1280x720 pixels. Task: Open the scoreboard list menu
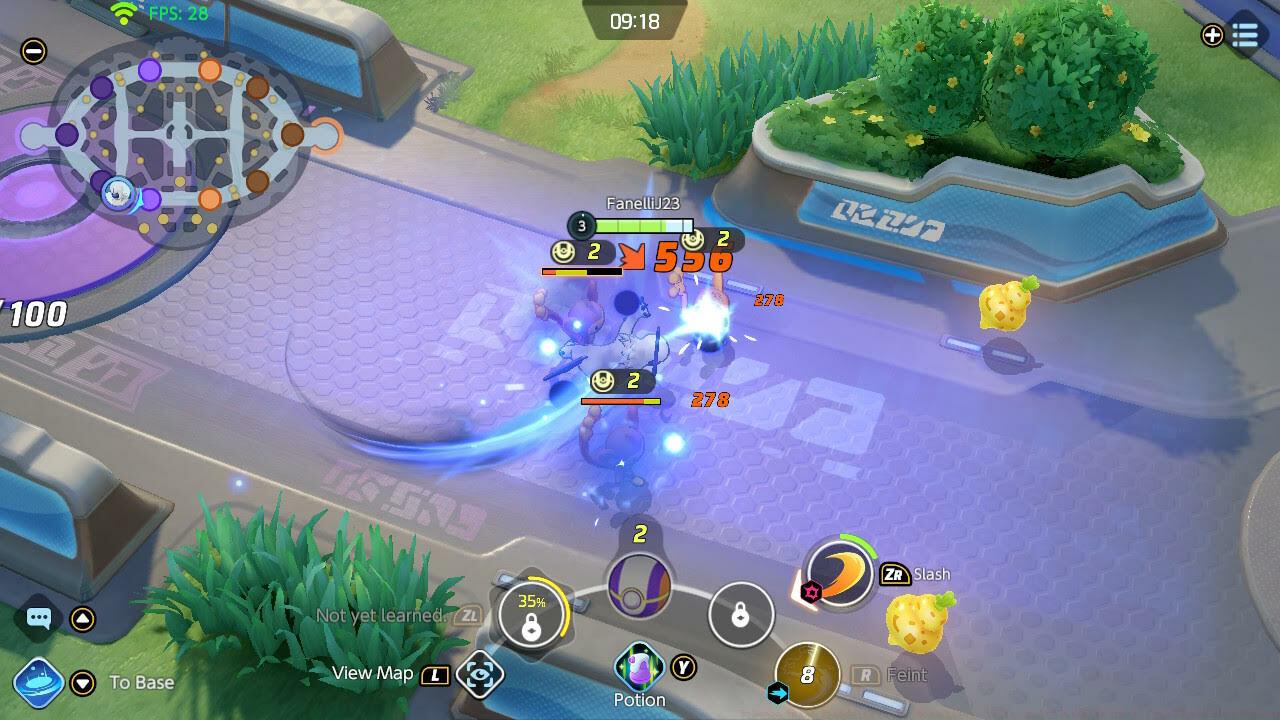[x=1245, y=35]
